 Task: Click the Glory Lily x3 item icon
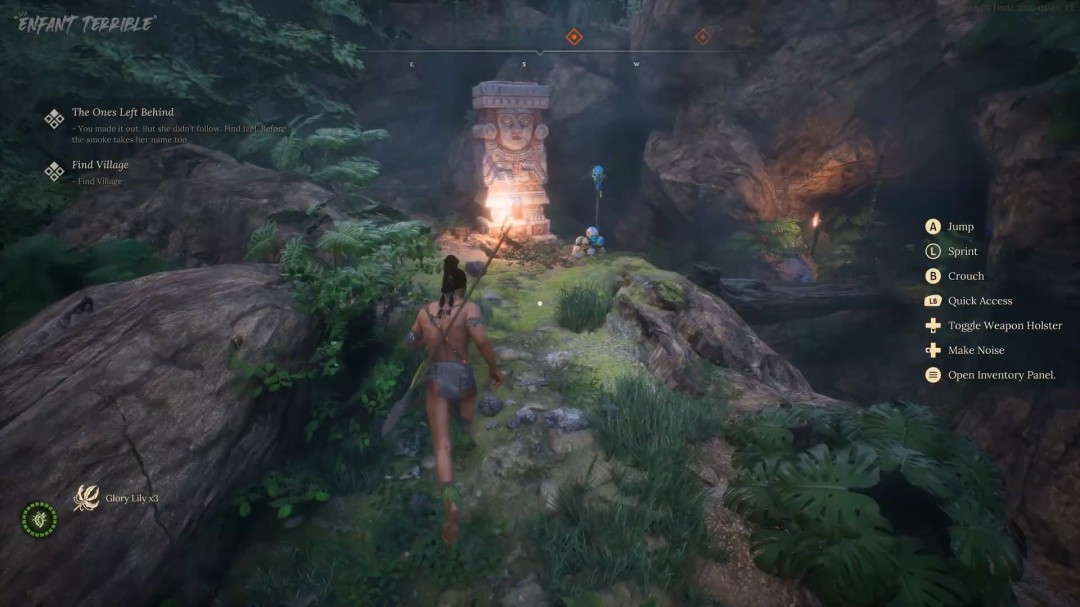click(86, 498)
